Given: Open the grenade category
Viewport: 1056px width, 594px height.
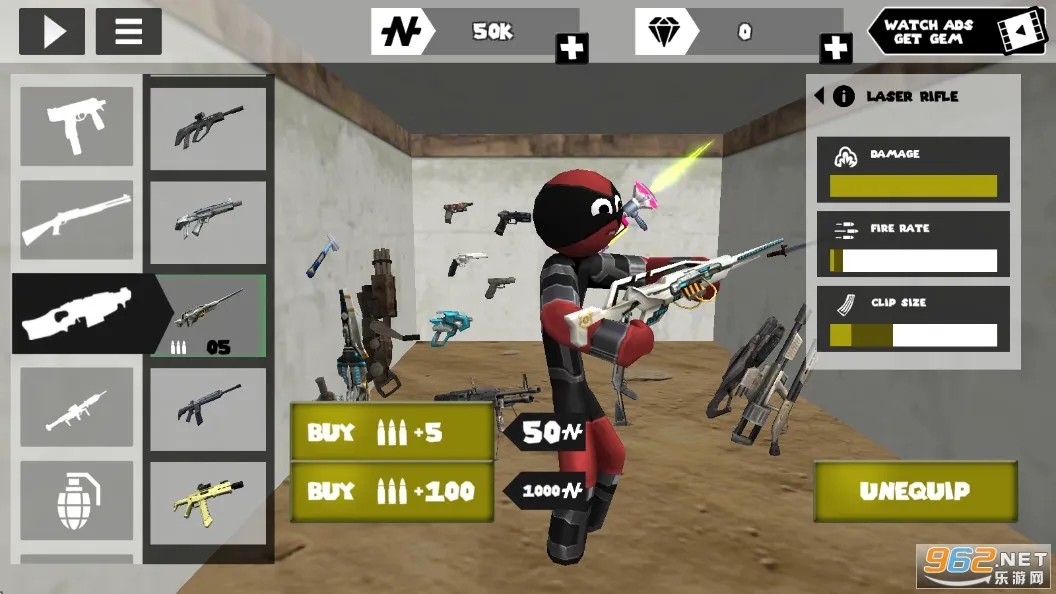Looking at the screenshot, I should click(x=77, y=500).
